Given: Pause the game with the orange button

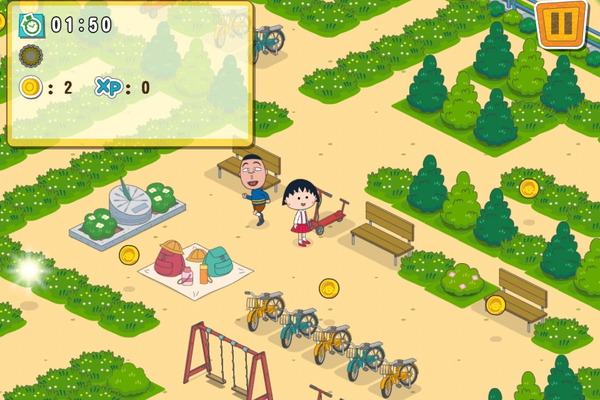Looking at the screenshot, I should pos(561,22).
